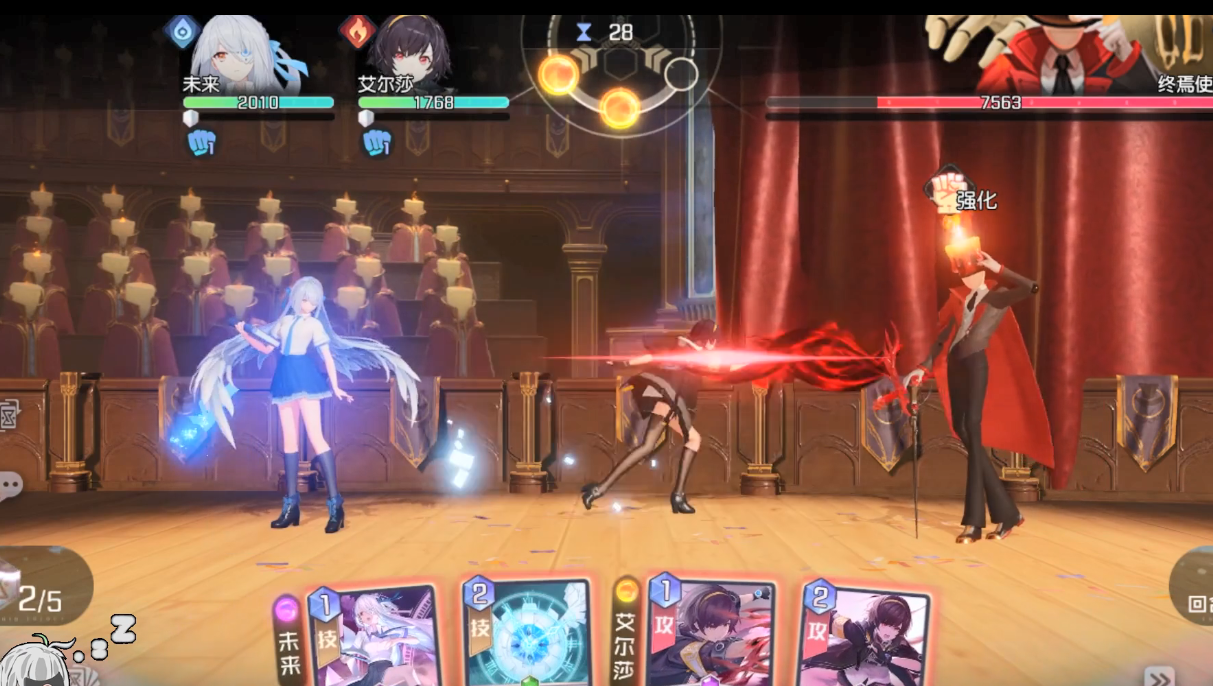Viewport: 1213px width, 686px height.
Task: Tap the 2/5 card deck counter
Action: tap(40, 599)
